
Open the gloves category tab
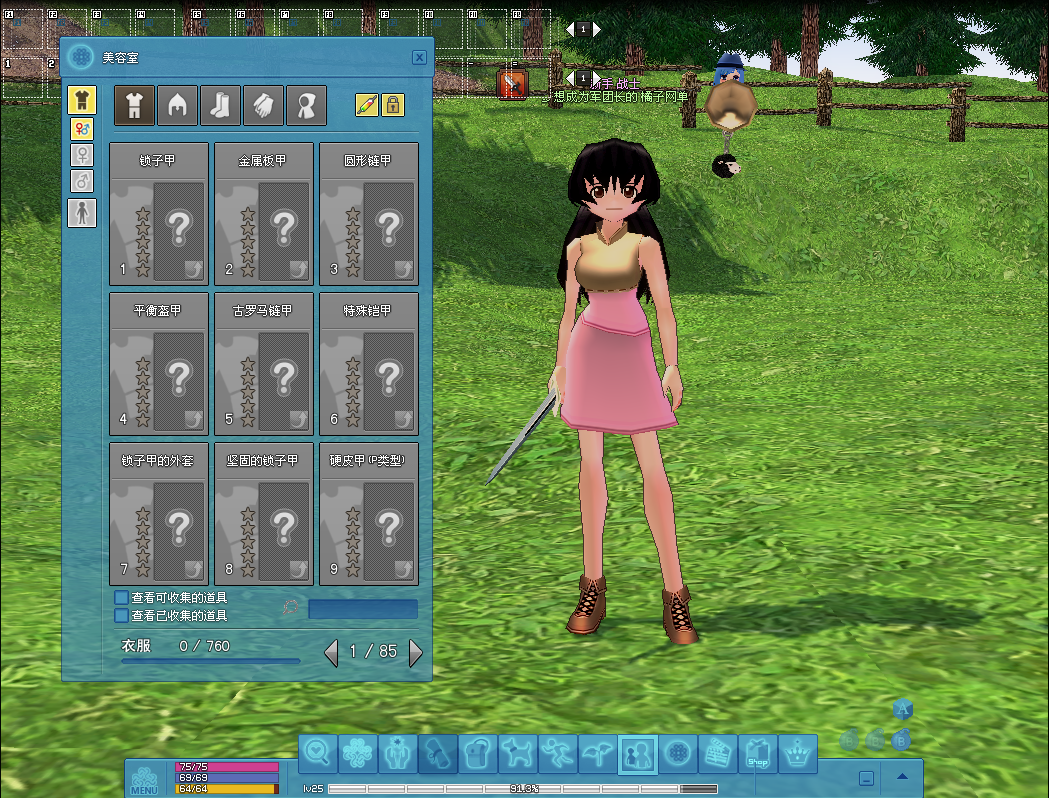pos(264,105)
